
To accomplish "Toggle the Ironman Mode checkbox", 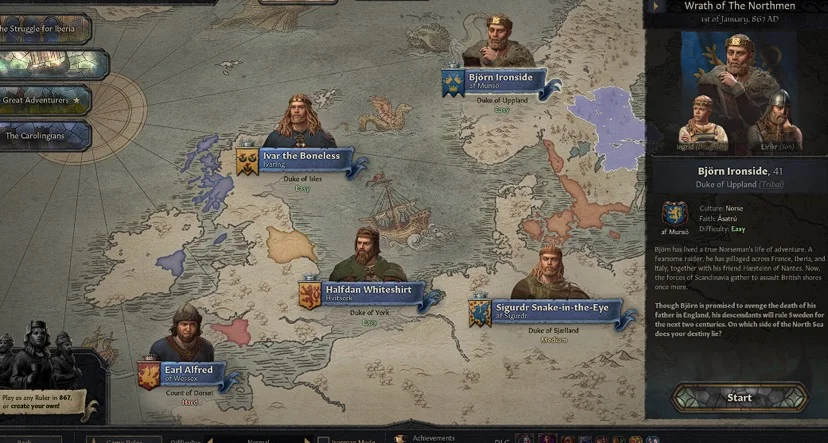I will [x=323, y=440].
